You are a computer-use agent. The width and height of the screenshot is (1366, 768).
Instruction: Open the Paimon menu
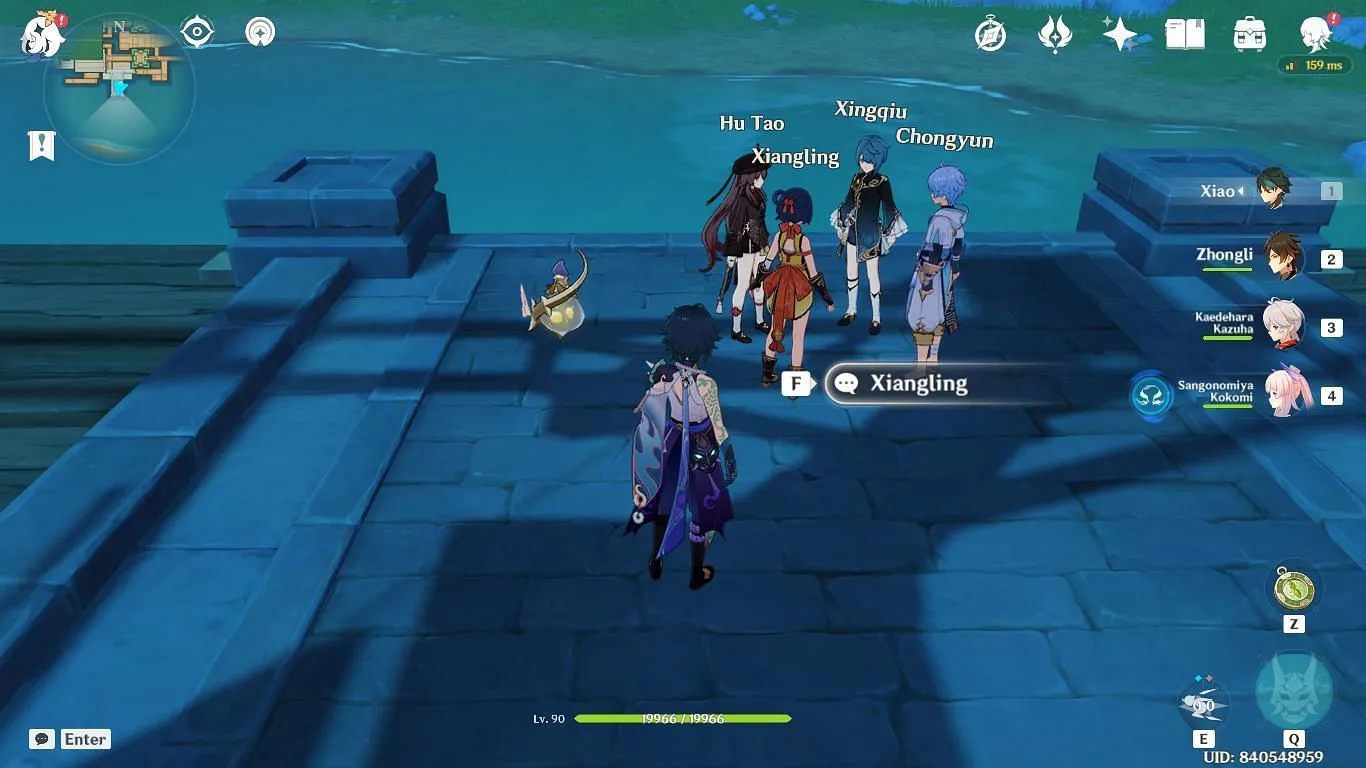click(42, 35)
